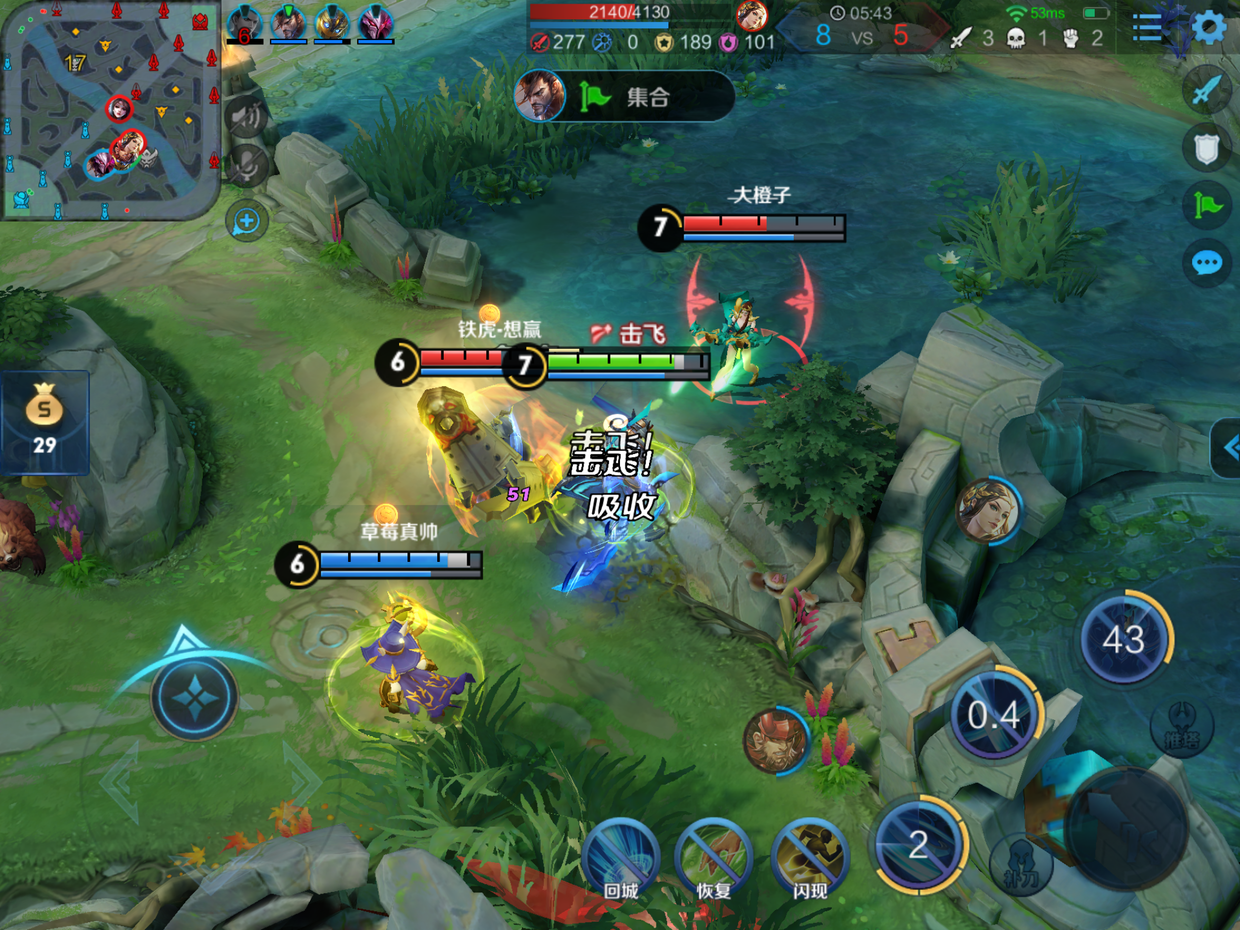Send the sword attack signal
This screenshot has height=930, width=1240.
click(1207, 91)
